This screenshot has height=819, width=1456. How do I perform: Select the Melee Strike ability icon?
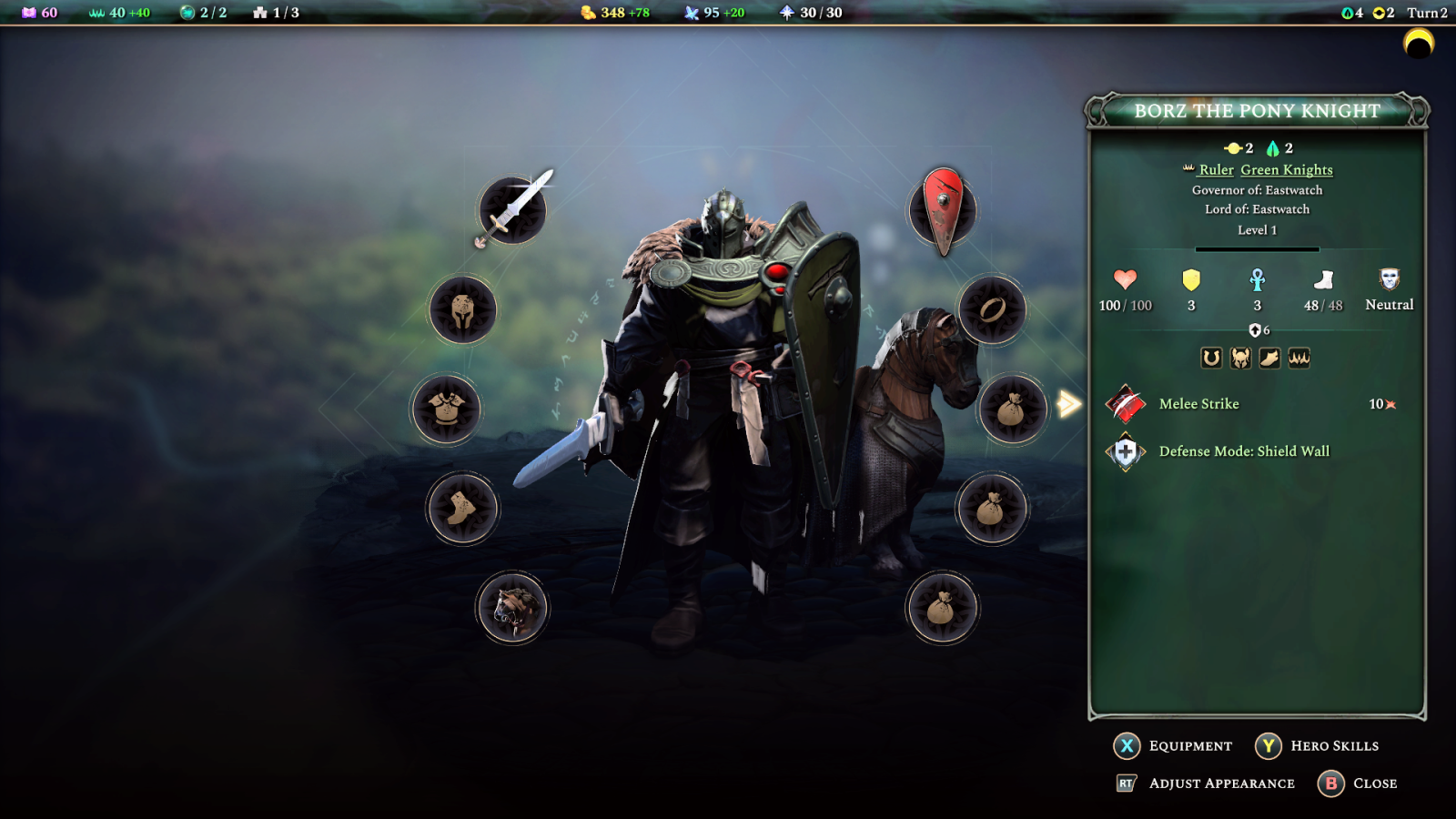(1125, 404)
